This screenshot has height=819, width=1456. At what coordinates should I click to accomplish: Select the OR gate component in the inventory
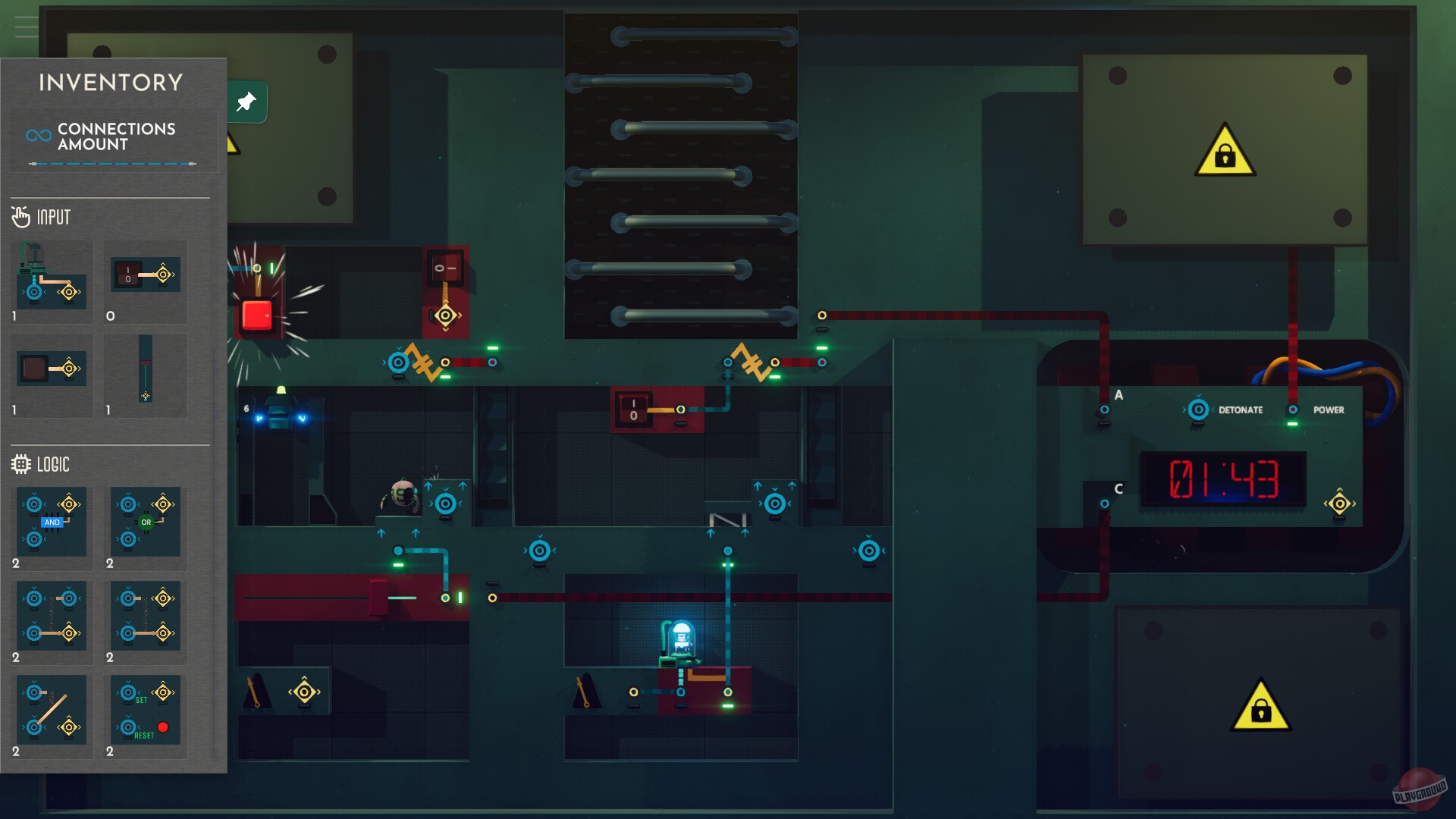click(144, 522)
